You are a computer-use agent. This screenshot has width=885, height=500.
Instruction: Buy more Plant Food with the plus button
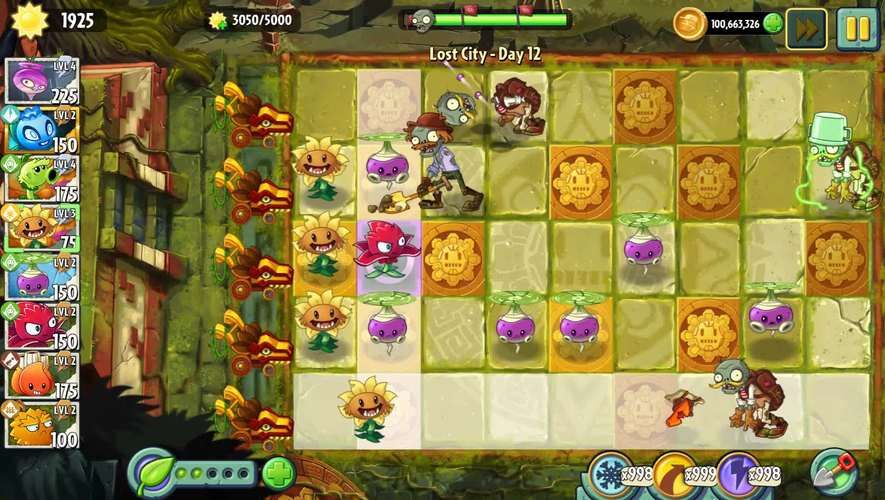279,472
